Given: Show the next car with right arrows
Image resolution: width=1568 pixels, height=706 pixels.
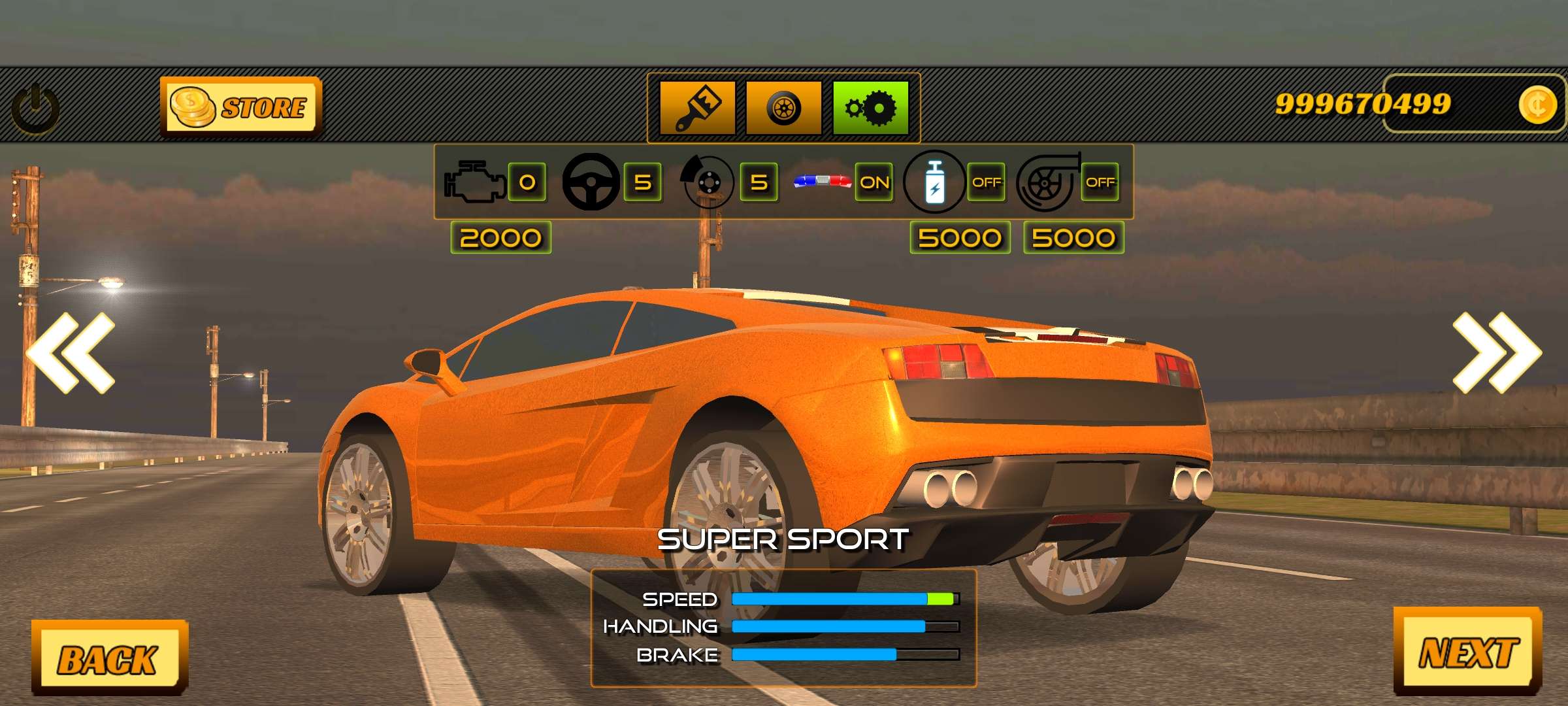Looking at the screenshot, I should 1496,353.
